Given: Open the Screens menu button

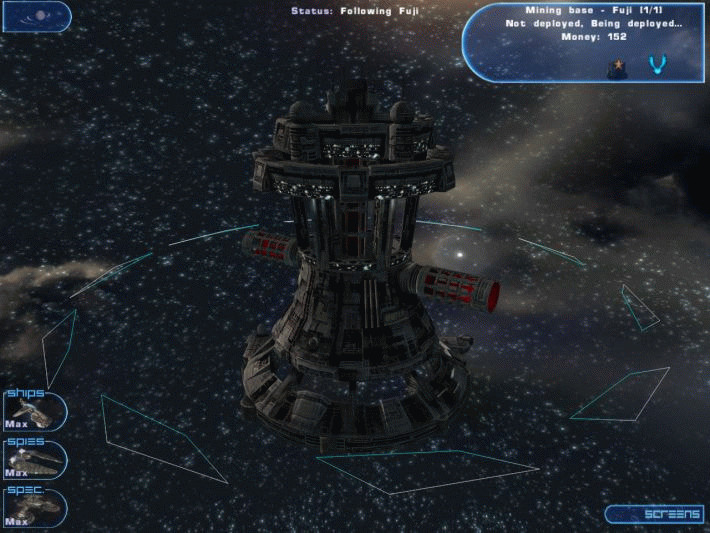Looking at the screenshot, I should [656, 514].
